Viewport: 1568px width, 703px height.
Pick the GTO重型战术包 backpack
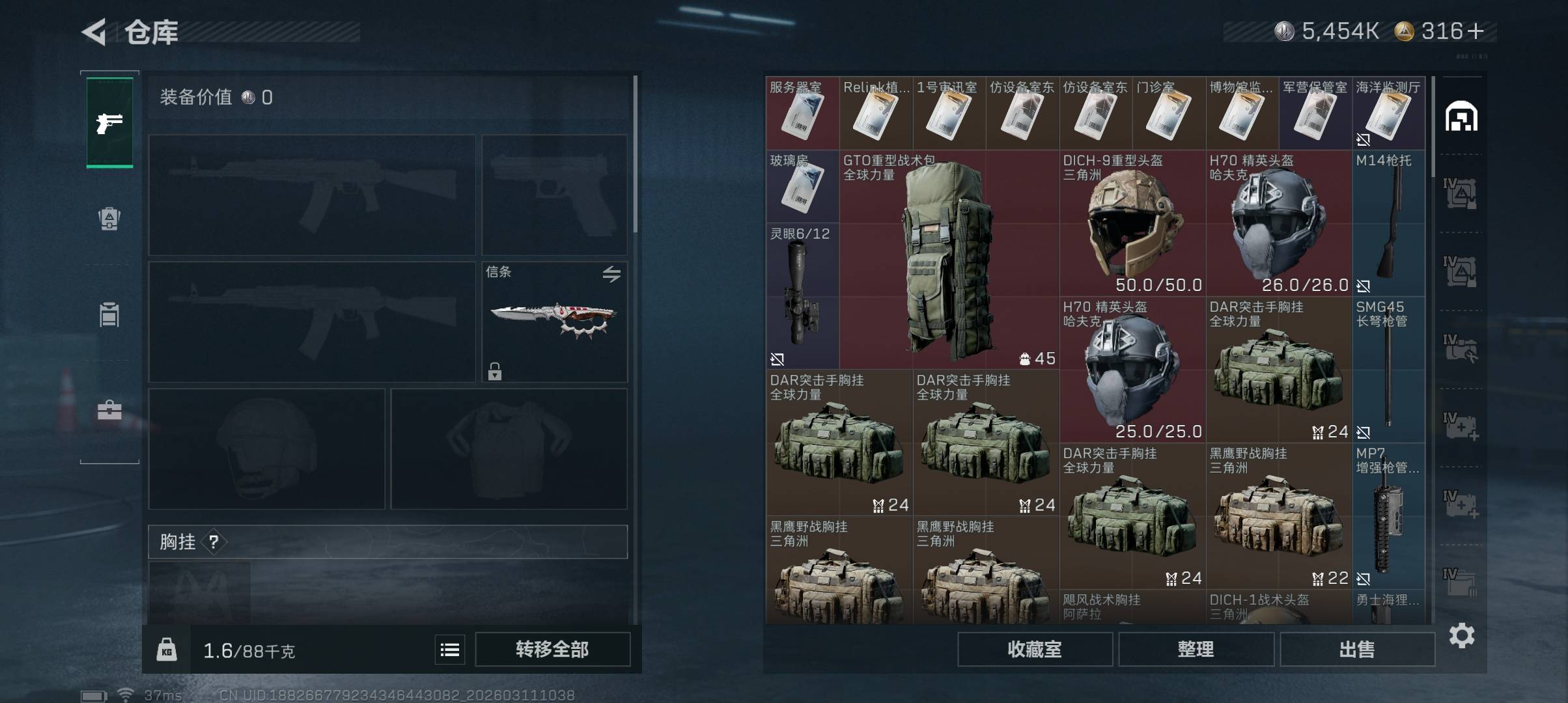click(x=949, y=260)
